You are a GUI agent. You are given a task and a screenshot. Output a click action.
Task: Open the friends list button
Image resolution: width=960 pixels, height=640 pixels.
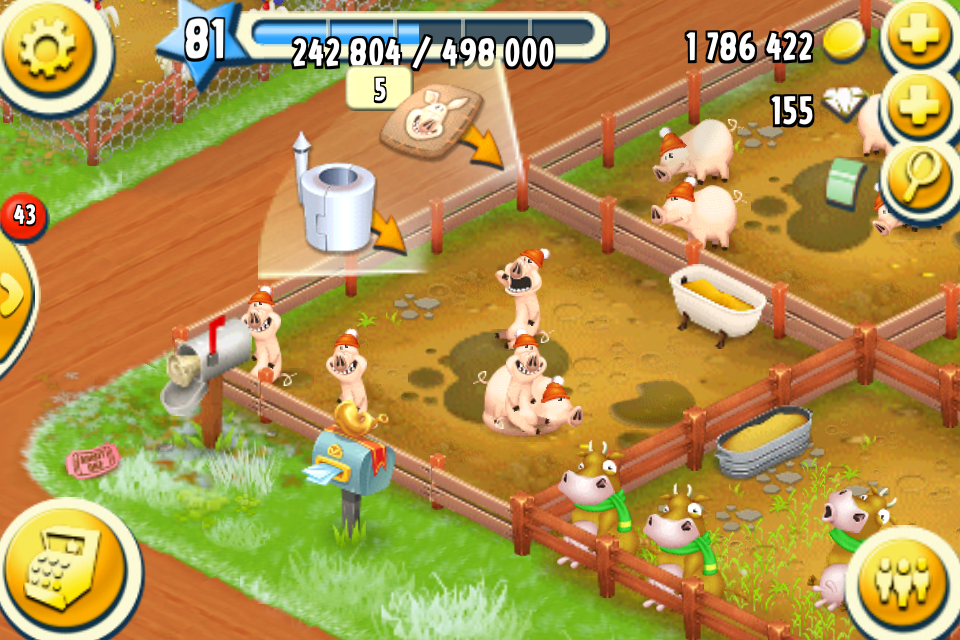tap(906, 580)
